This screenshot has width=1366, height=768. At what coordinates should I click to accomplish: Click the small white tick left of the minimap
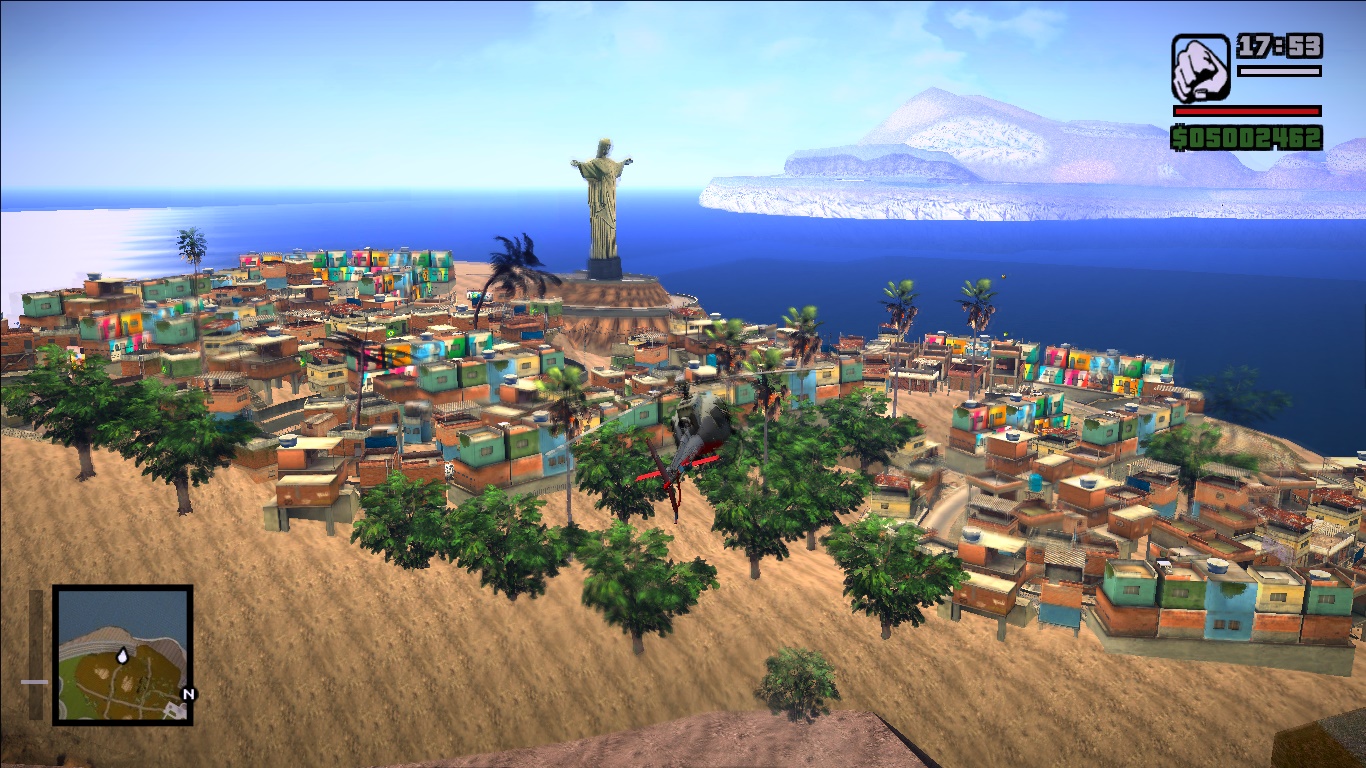pyautogui.click(x=36, y=684)
